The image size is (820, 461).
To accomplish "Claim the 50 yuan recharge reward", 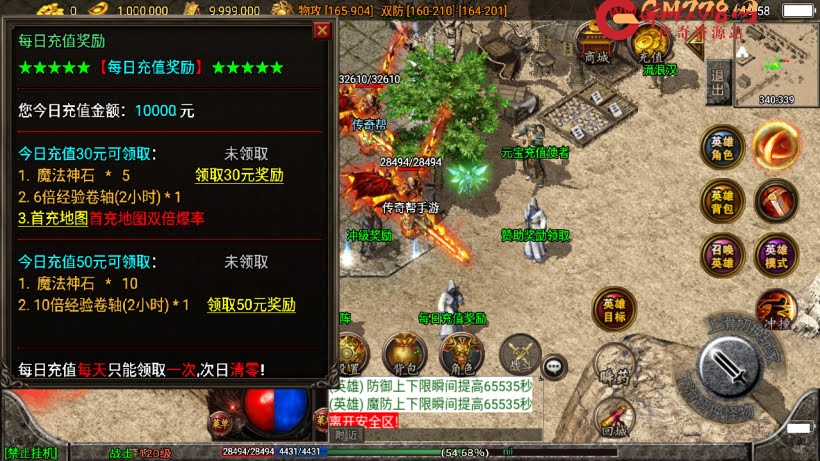I will tap(251, 304).
